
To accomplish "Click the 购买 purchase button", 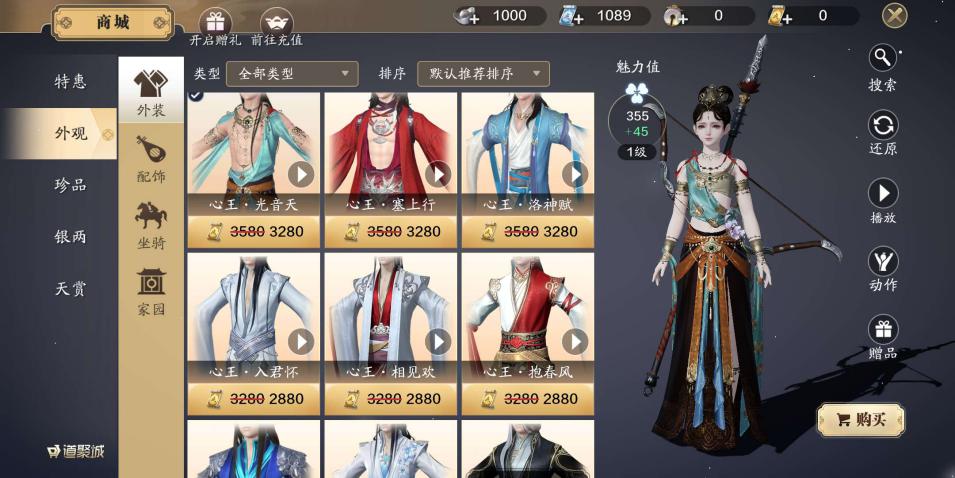I will (x=860, y=420).
